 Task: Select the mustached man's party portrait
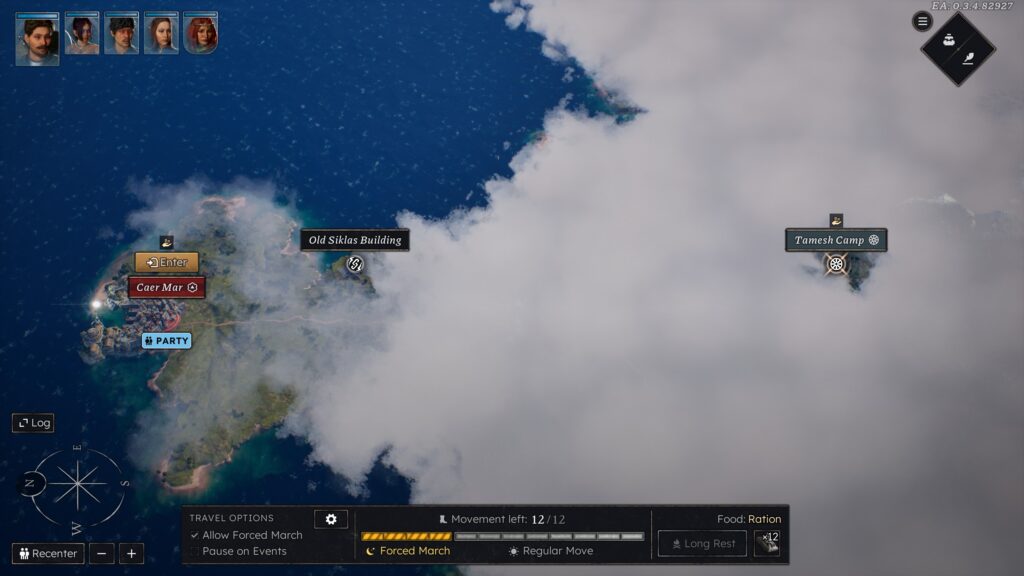[37, 39]
